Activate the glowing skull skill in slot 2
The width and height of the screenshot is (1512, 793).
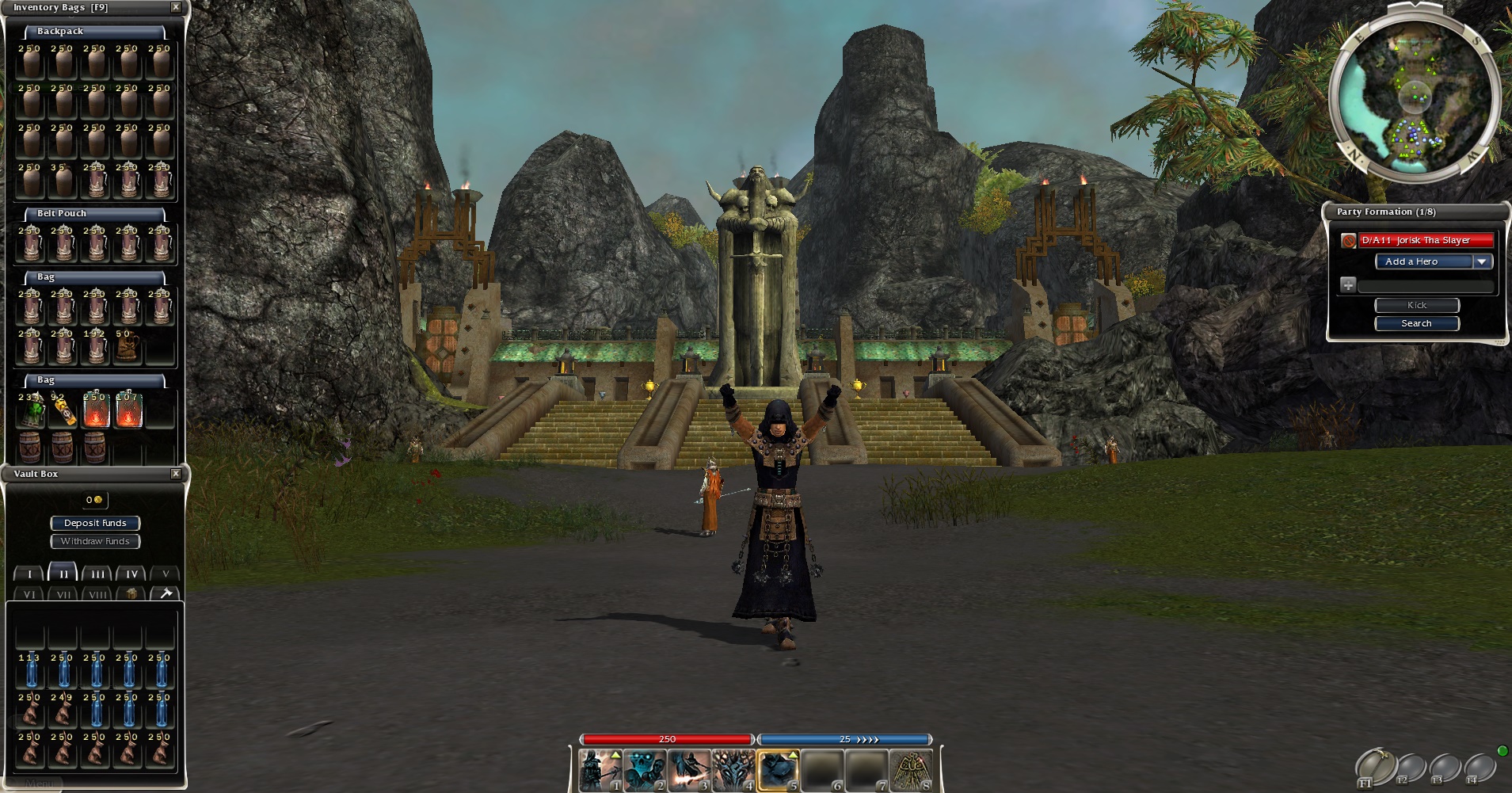pyautogui.click(x=645, y=771)
